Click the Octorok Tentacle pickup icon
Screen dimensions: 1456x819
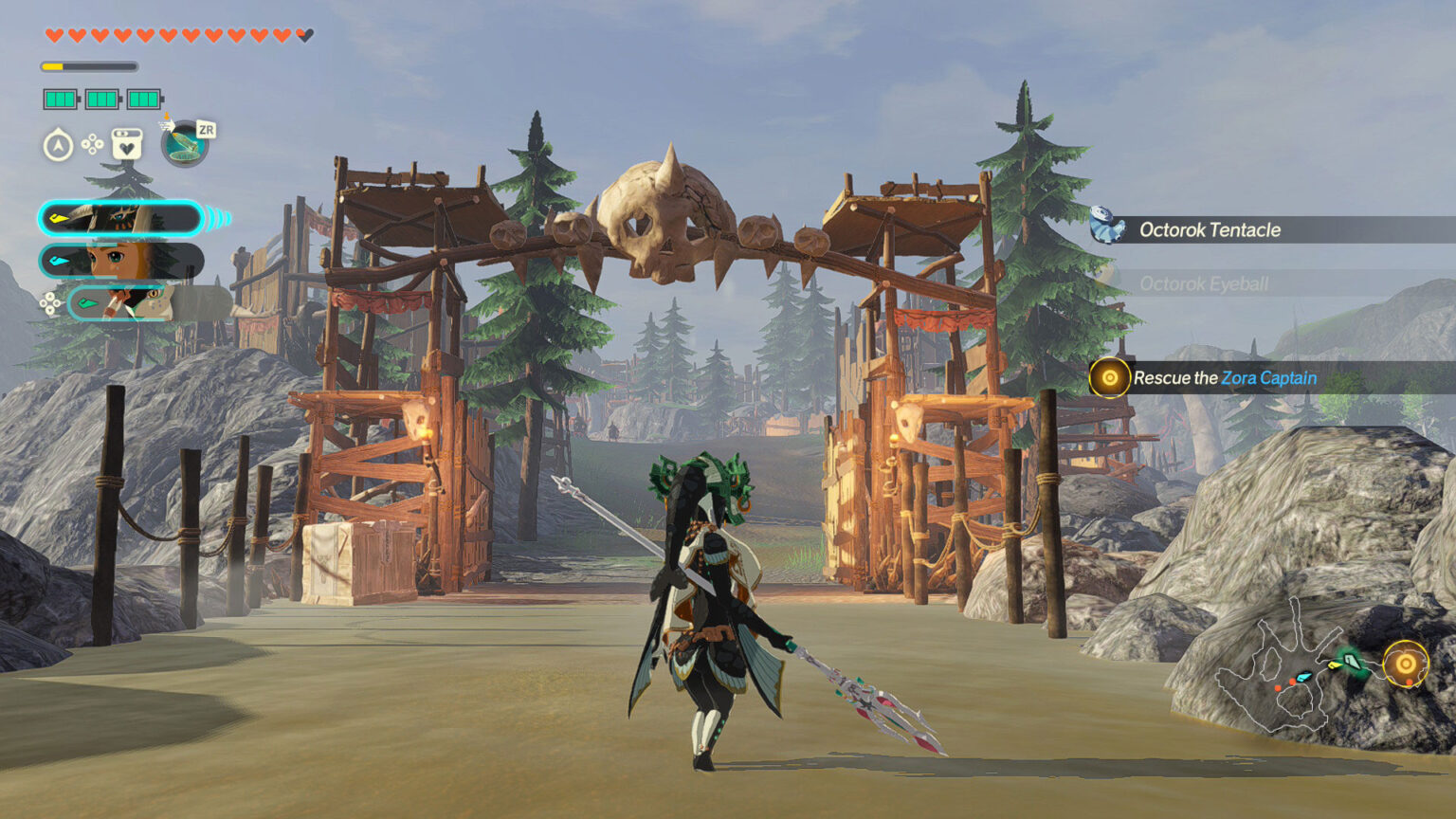pos(1105,225)
